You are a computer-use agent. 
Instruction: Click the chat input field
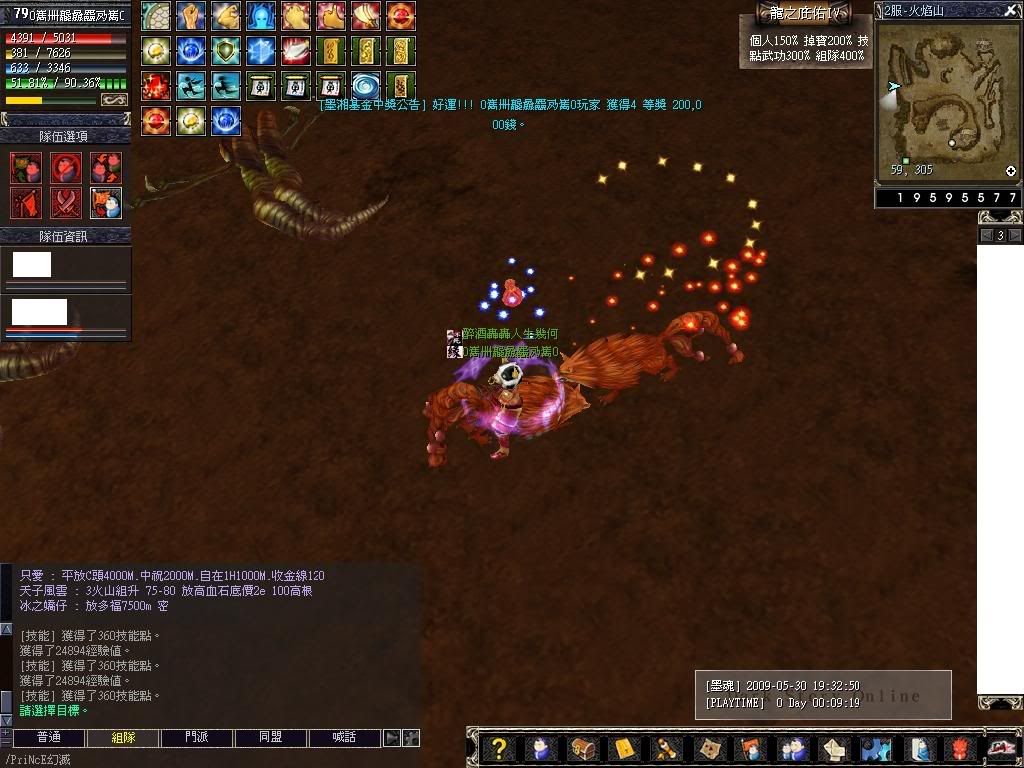coord(200,759)
